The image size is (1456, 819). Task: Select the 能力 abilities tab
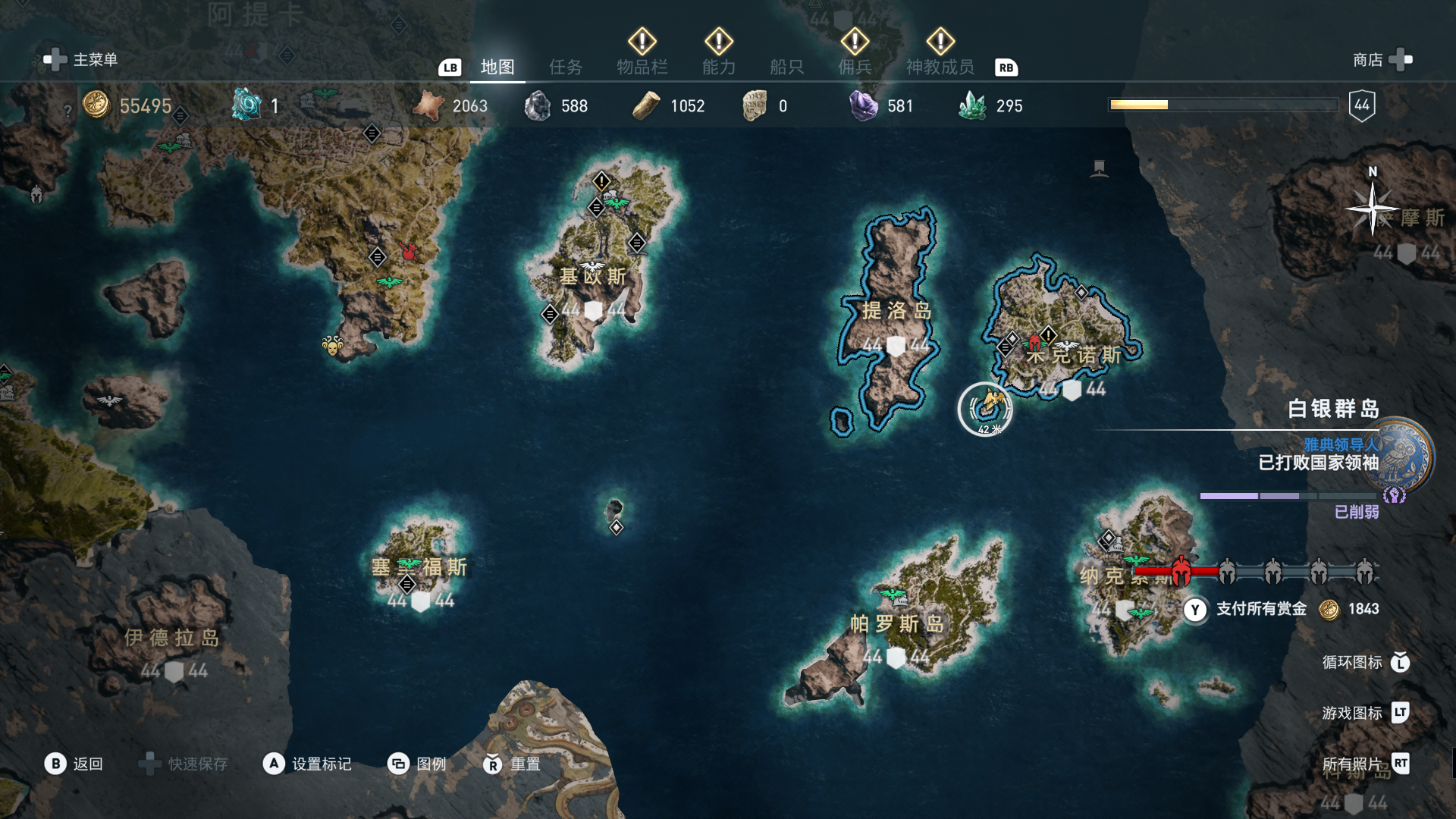[x=718, y=67]
